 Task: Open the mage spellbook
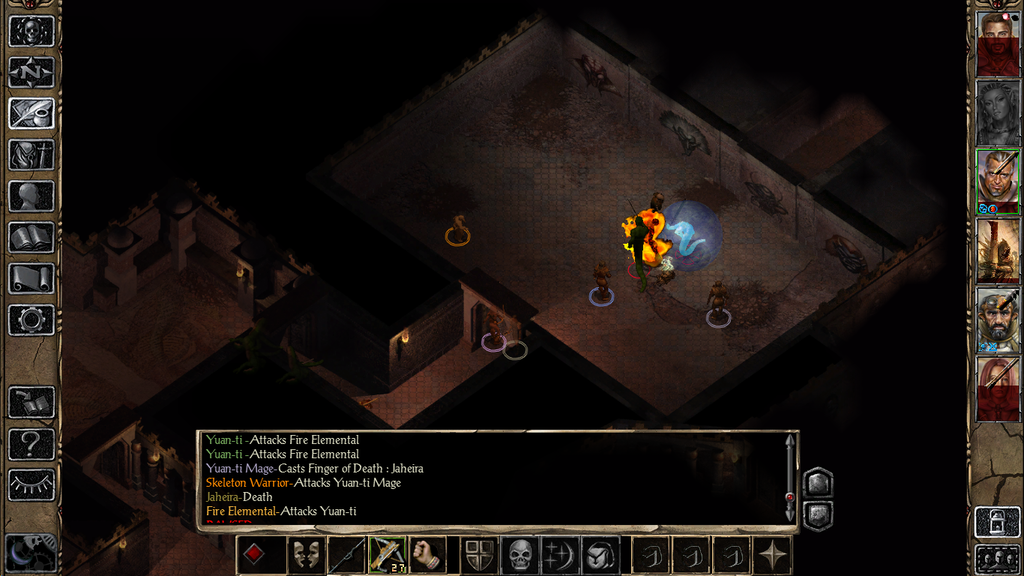31,237
